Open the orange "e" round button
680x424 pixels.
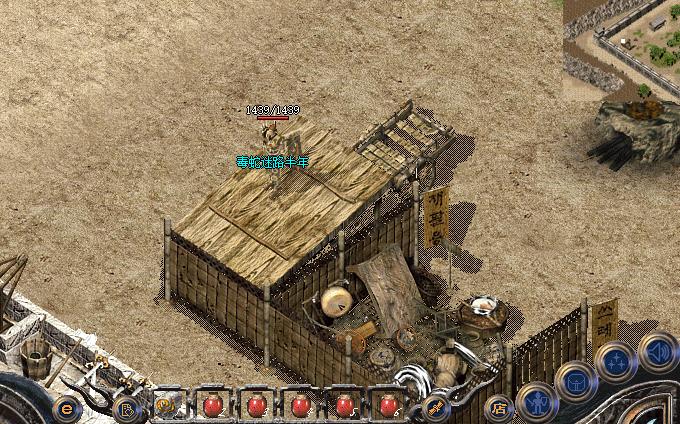[x=67, y=407]
